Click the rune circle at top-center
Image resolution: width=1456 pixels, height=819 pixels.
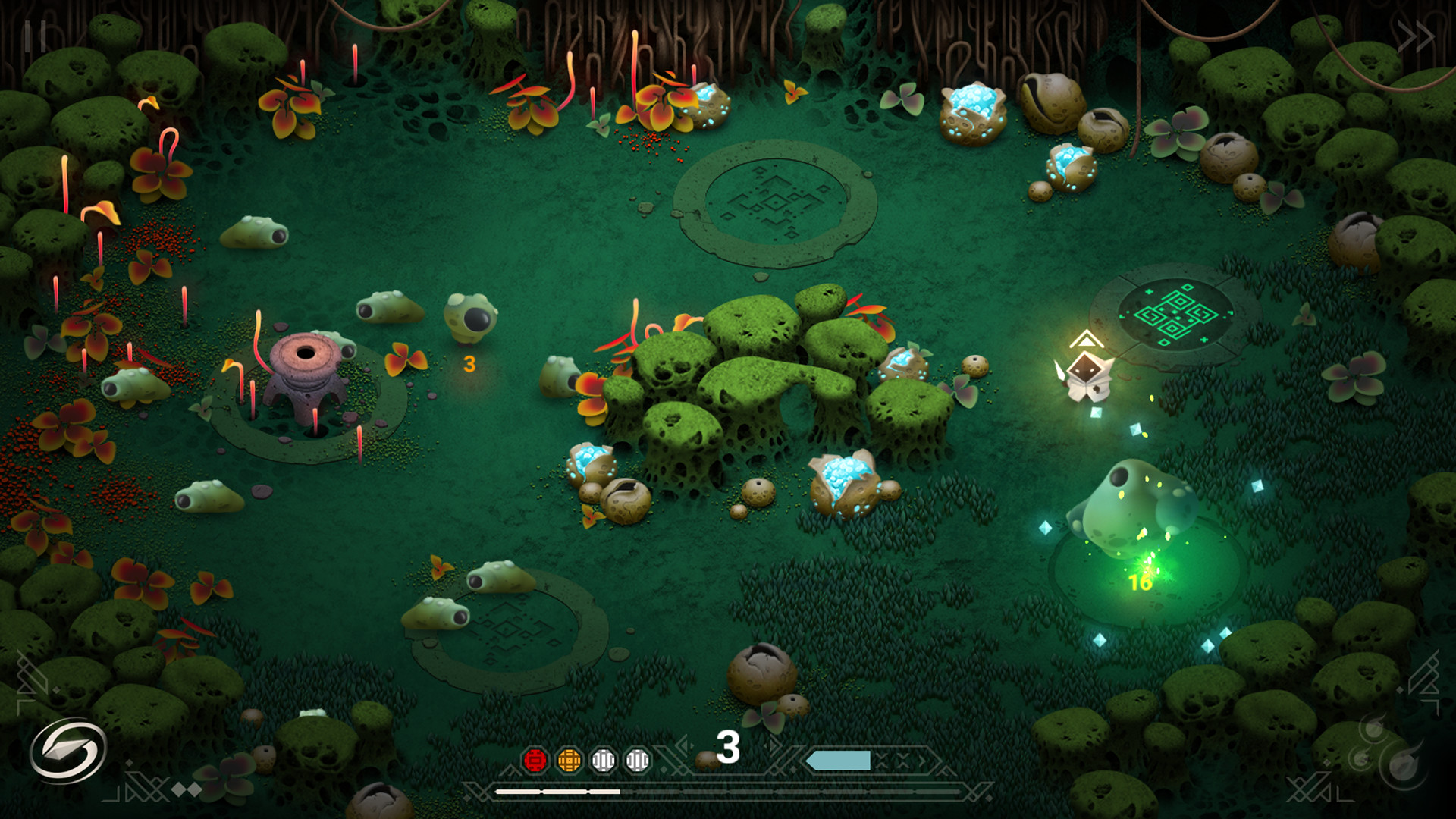tap(773, 201)
